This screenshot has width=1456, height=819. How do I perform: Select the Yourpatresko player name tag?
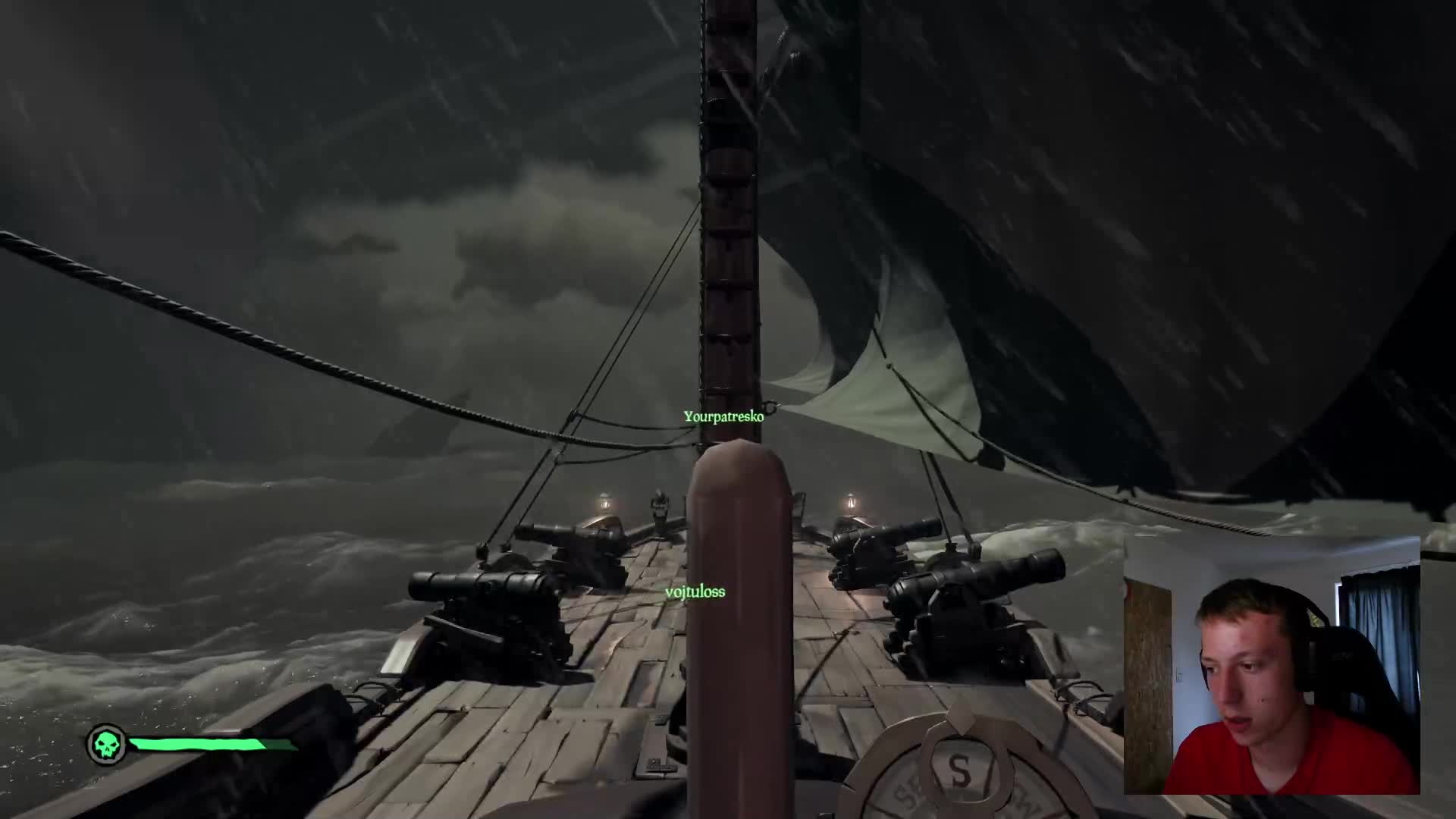[723, 416]
